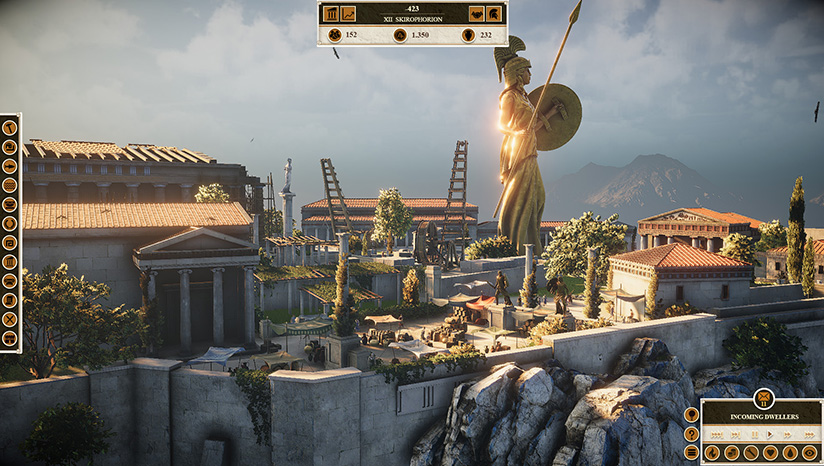Show the statistics line graph panel
Viewport: 824px width, 466px height.
(x=348, y=14)
